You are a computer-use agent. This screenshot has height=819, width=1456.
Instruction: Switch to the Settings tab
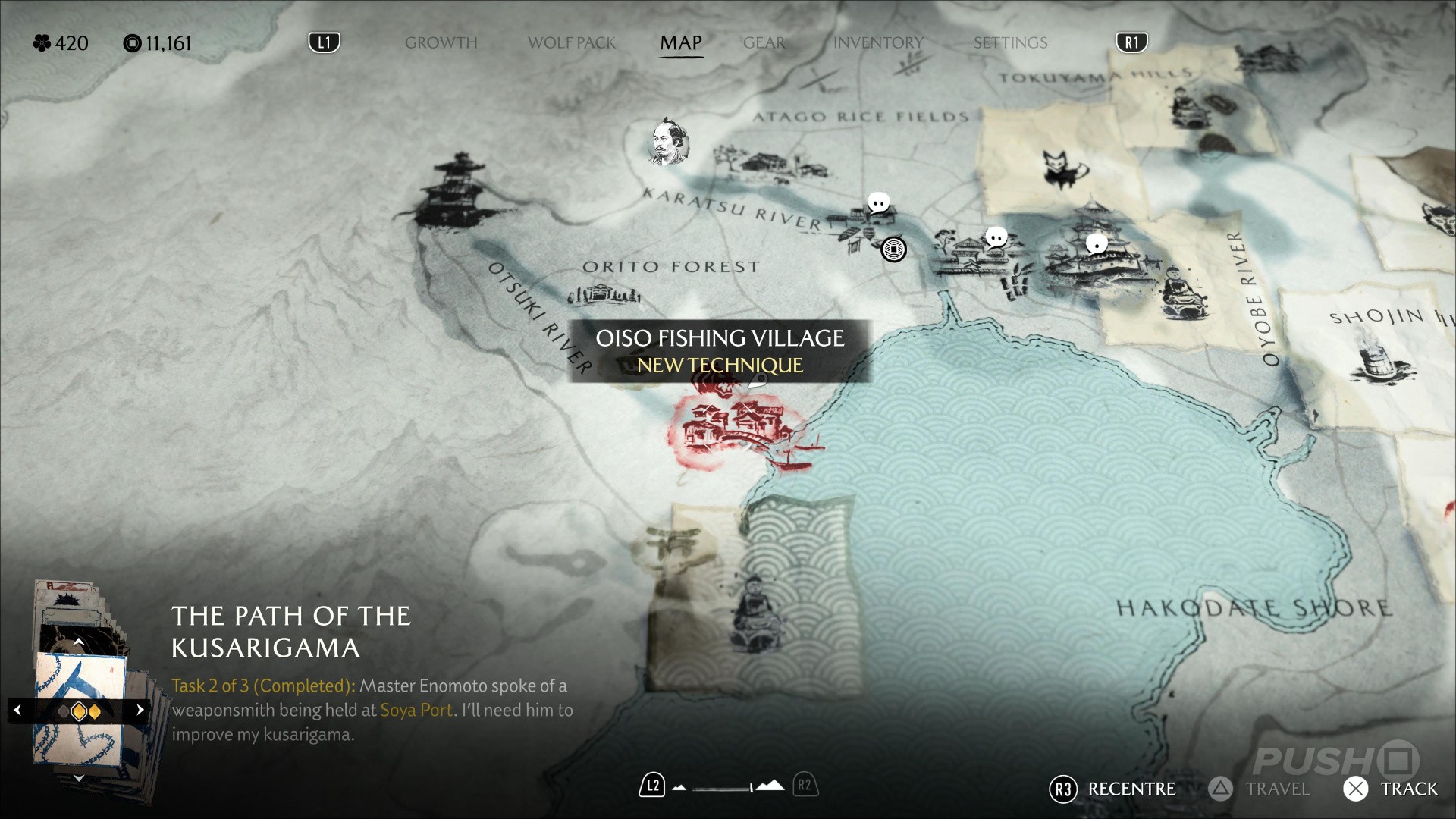click(1010, 43)
